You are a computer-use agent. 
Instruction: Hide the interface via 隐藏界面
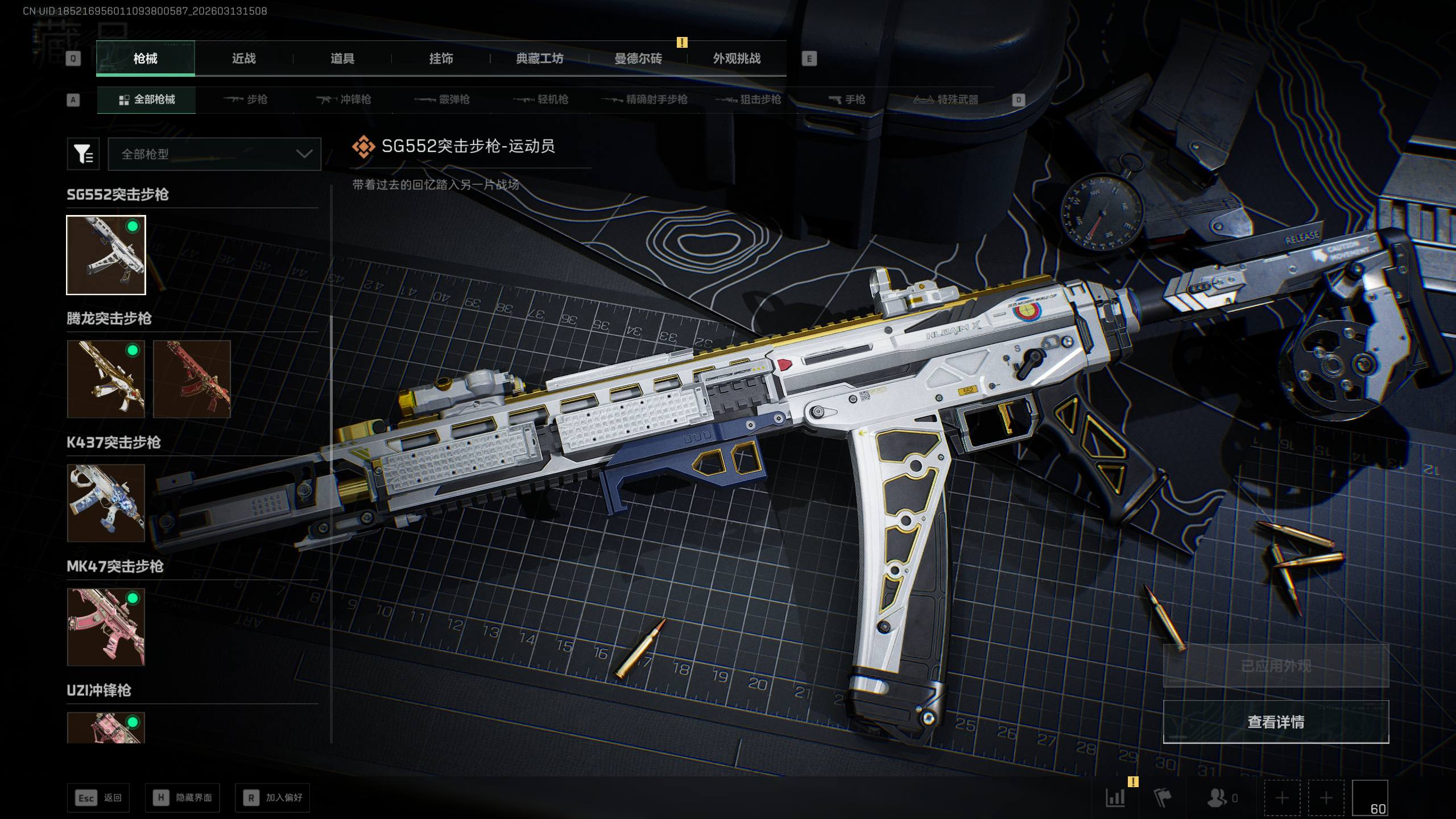point(183,798)
